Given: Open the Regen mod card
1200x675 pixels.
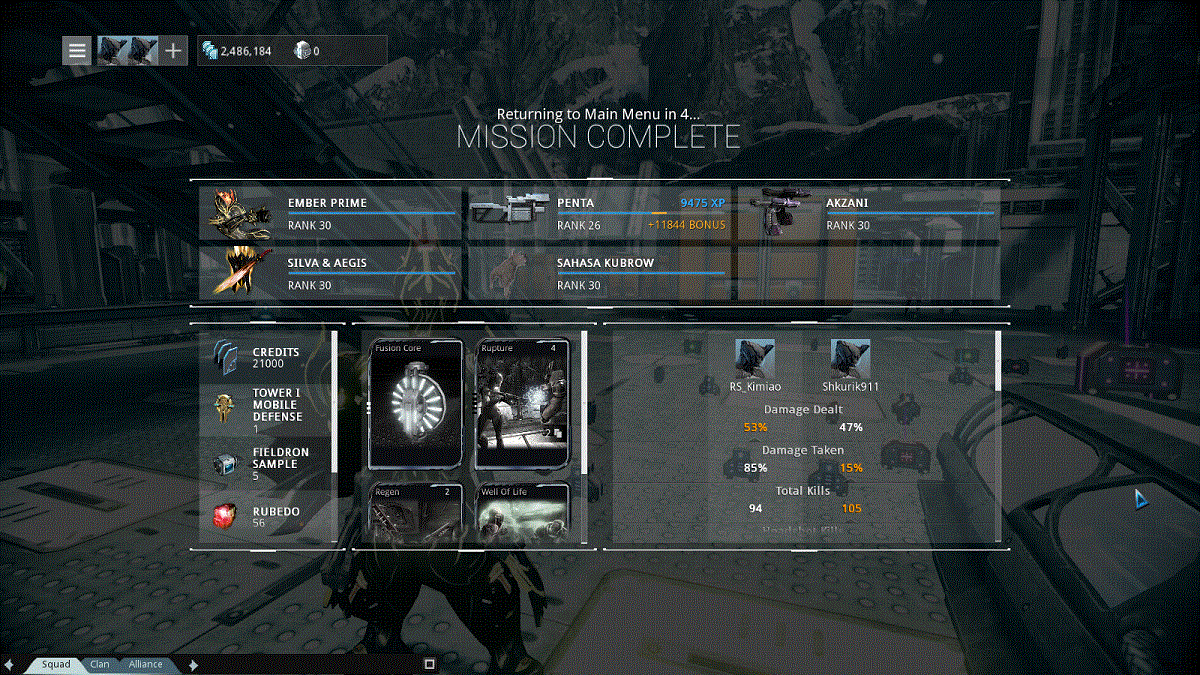Looking at the screenshot, I should [415, 512].
